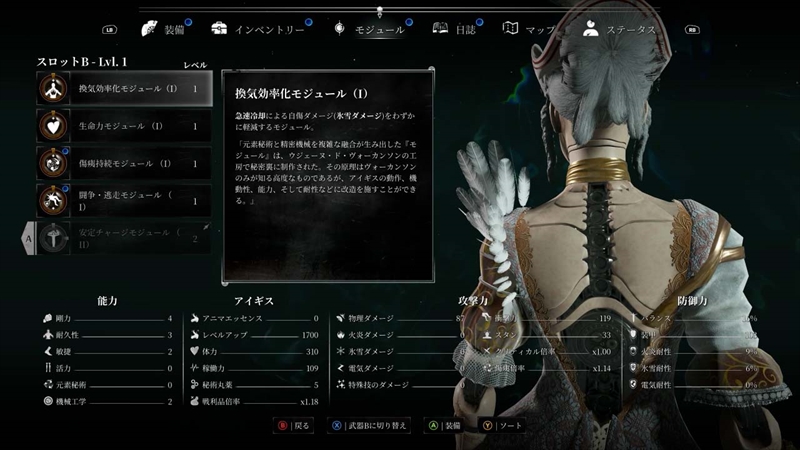
Task: Select the greyed 安定チャージモジュール (II) row
Action: (125, 238)
